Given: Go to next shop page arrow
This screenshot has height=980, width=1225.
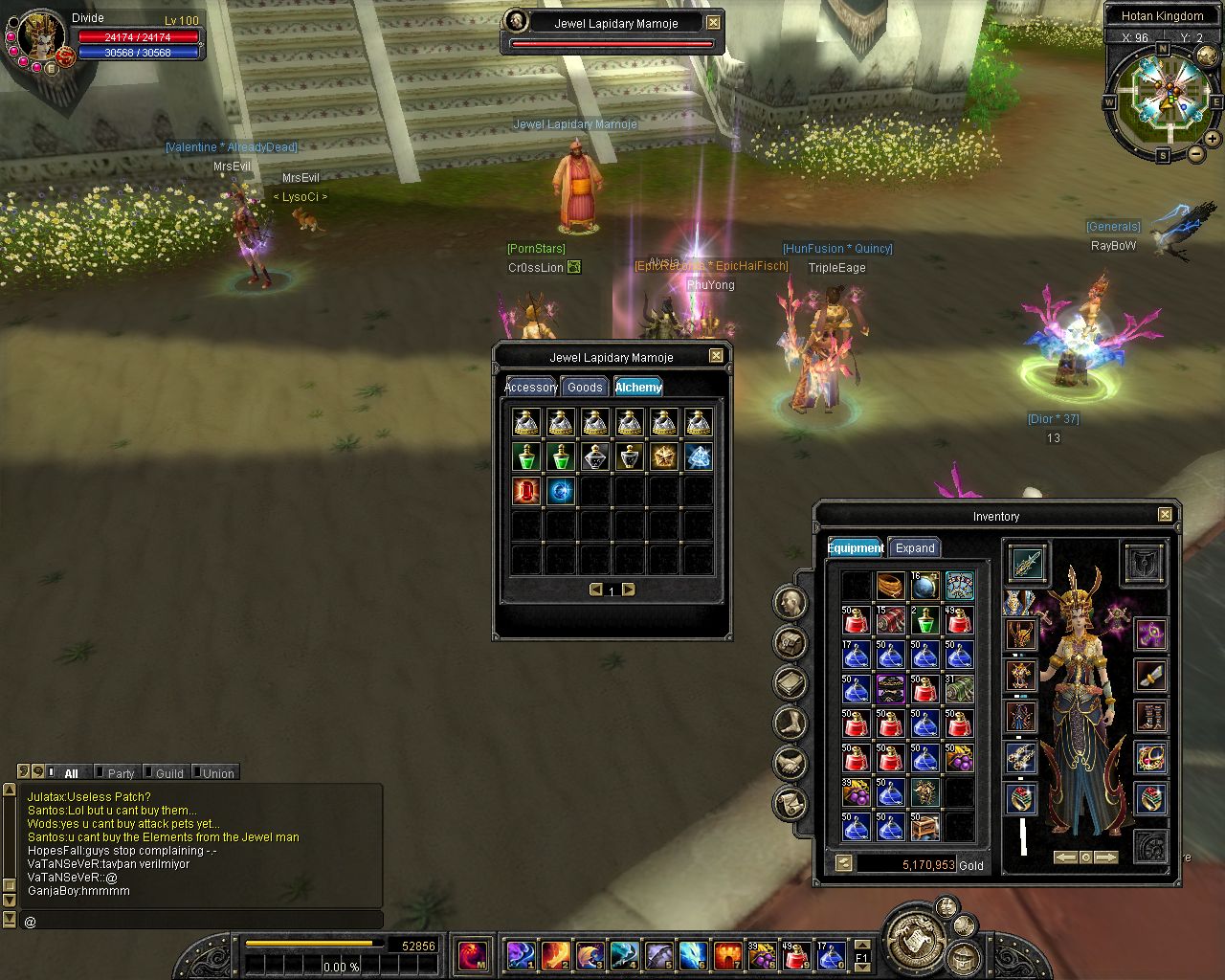Looking at the screenshot, I should (629, 590).
